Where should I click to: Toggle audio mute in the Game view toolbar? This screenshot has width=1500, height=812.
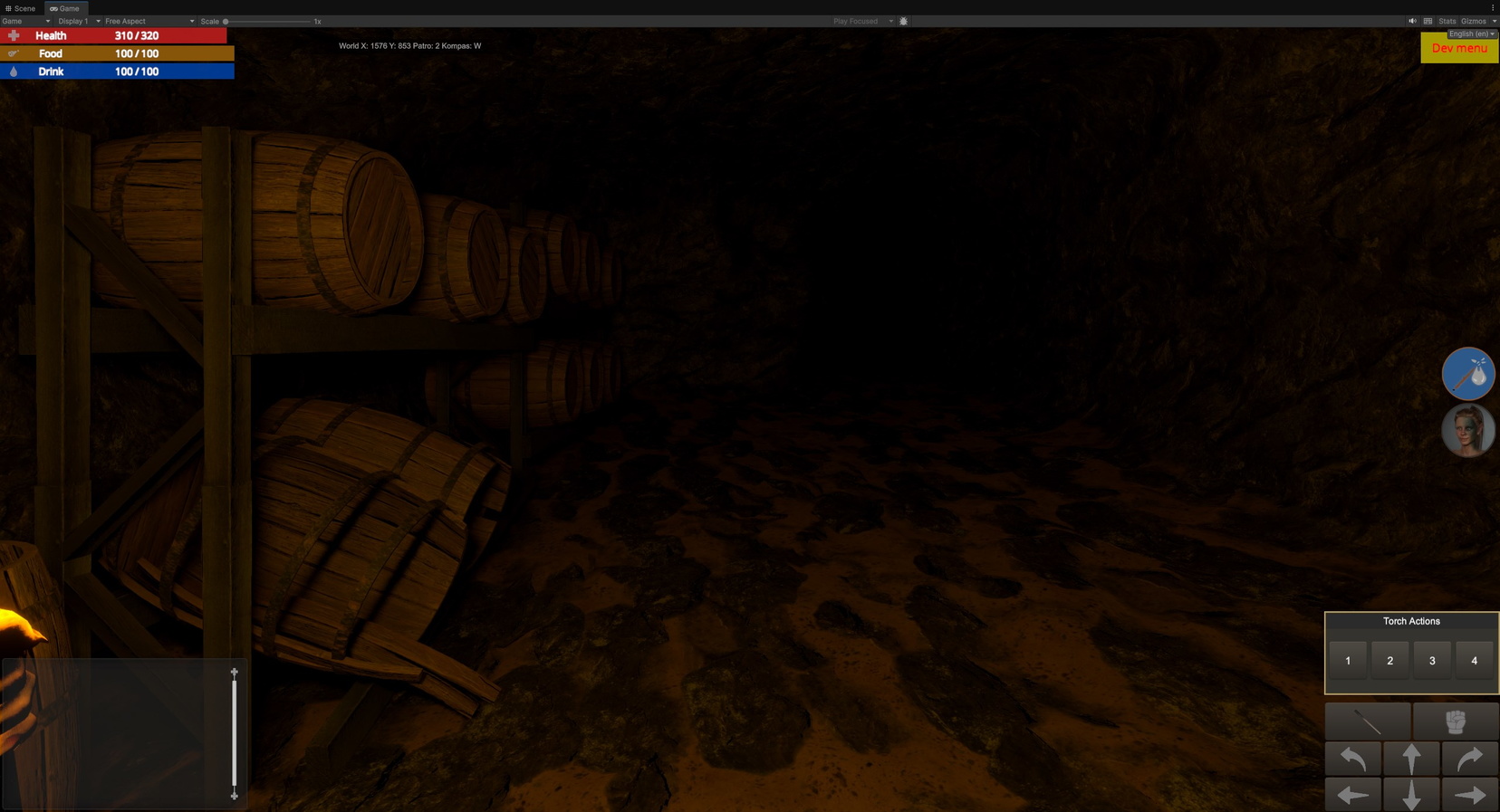pos(1411,21)
